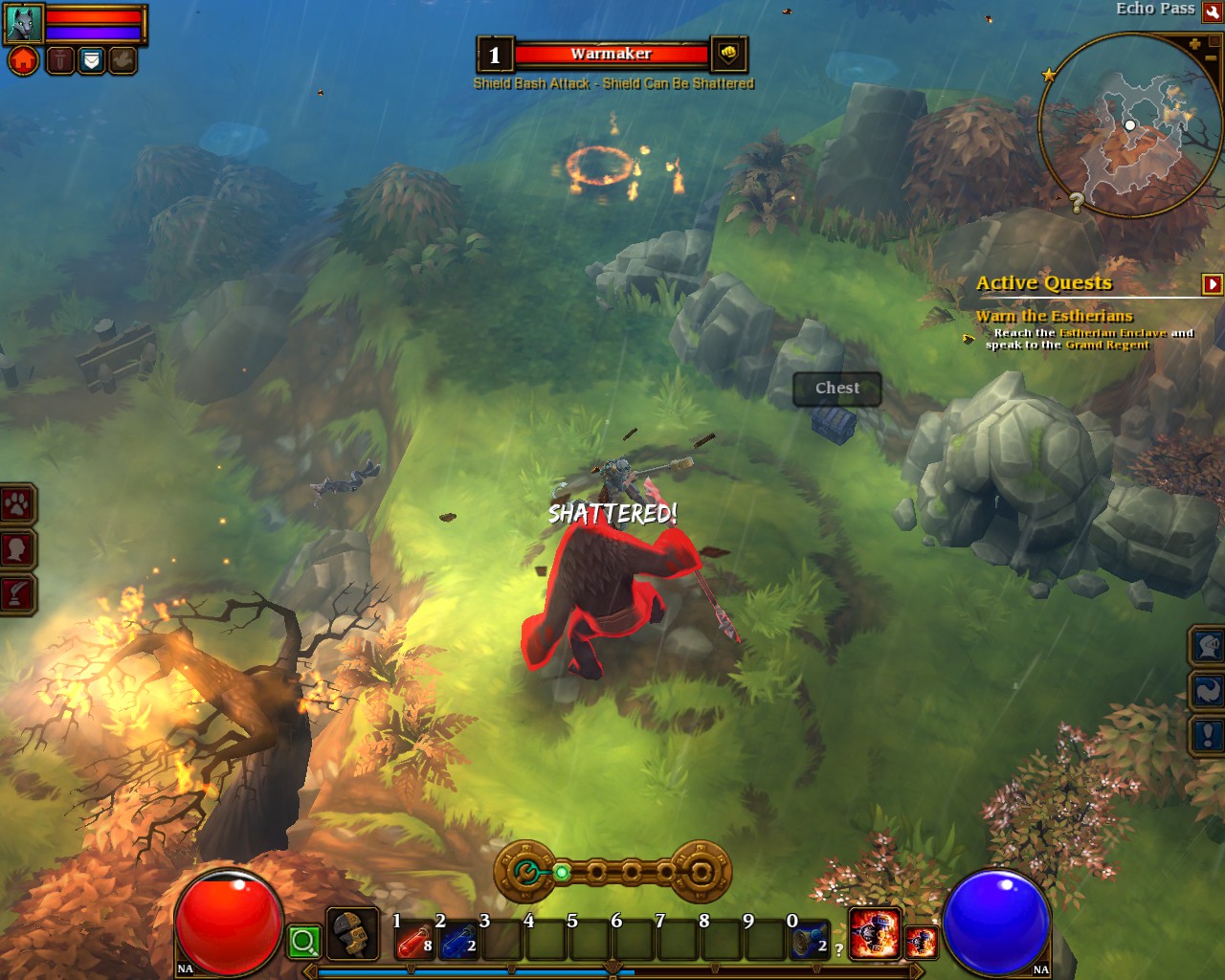This screenshot has height=980, width=1225.
Task: Open the swirl skills panel
Action: click(x=1208, y=690)
